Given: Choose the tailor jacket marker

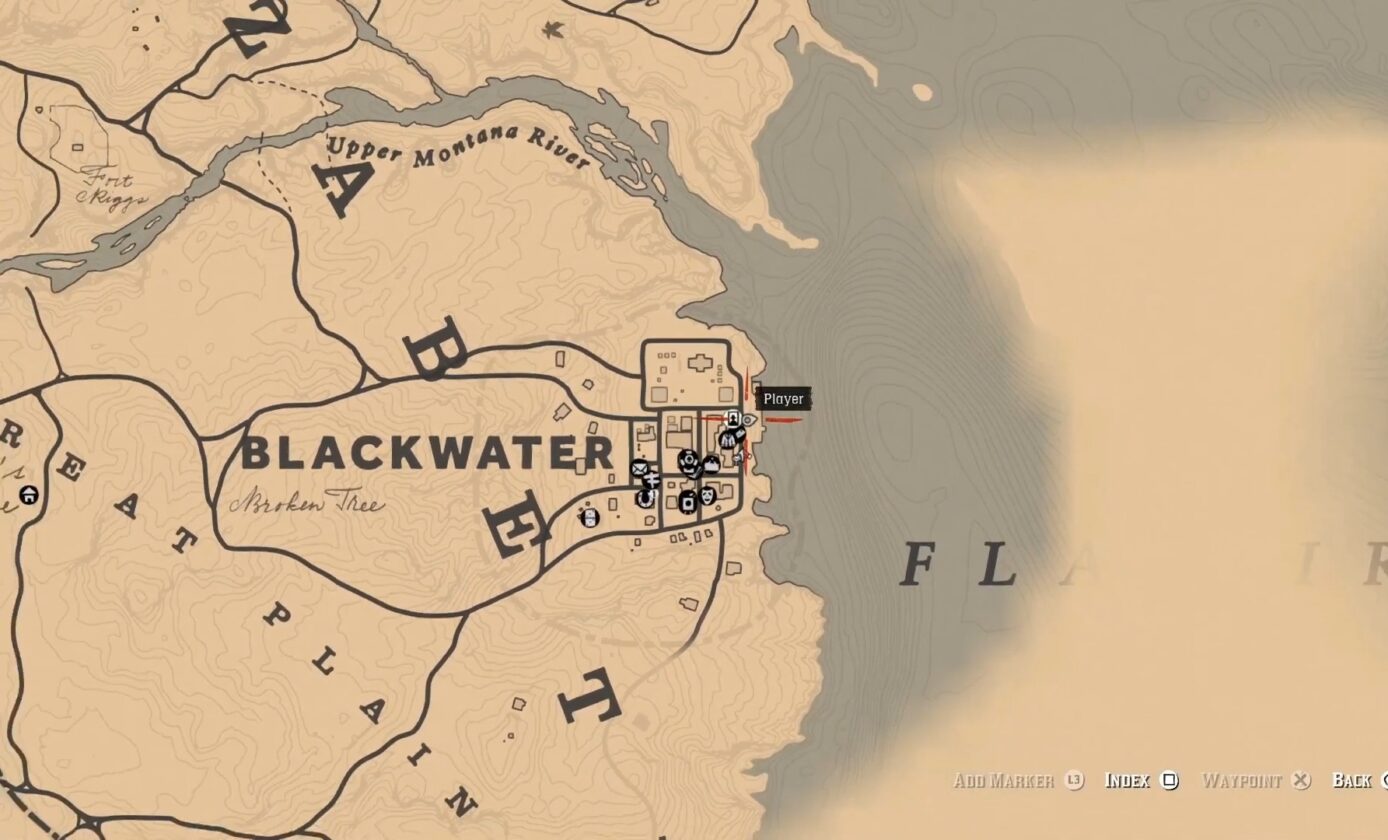Looking at the screenshot, I should click(727, 439).
